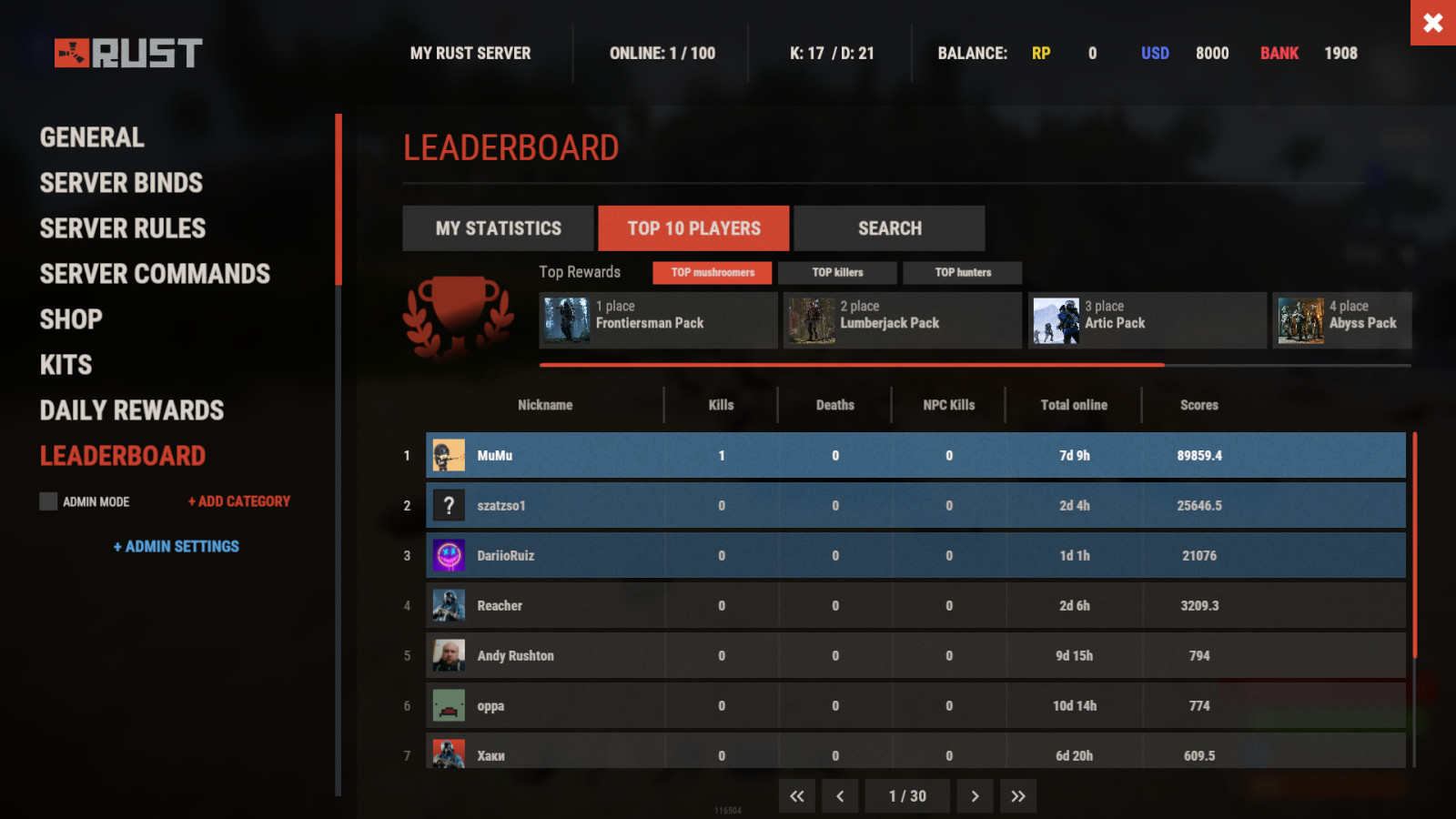1456x819 pixels.
Task: Jump to first page with double-left arrow
Action: [796, 795]
